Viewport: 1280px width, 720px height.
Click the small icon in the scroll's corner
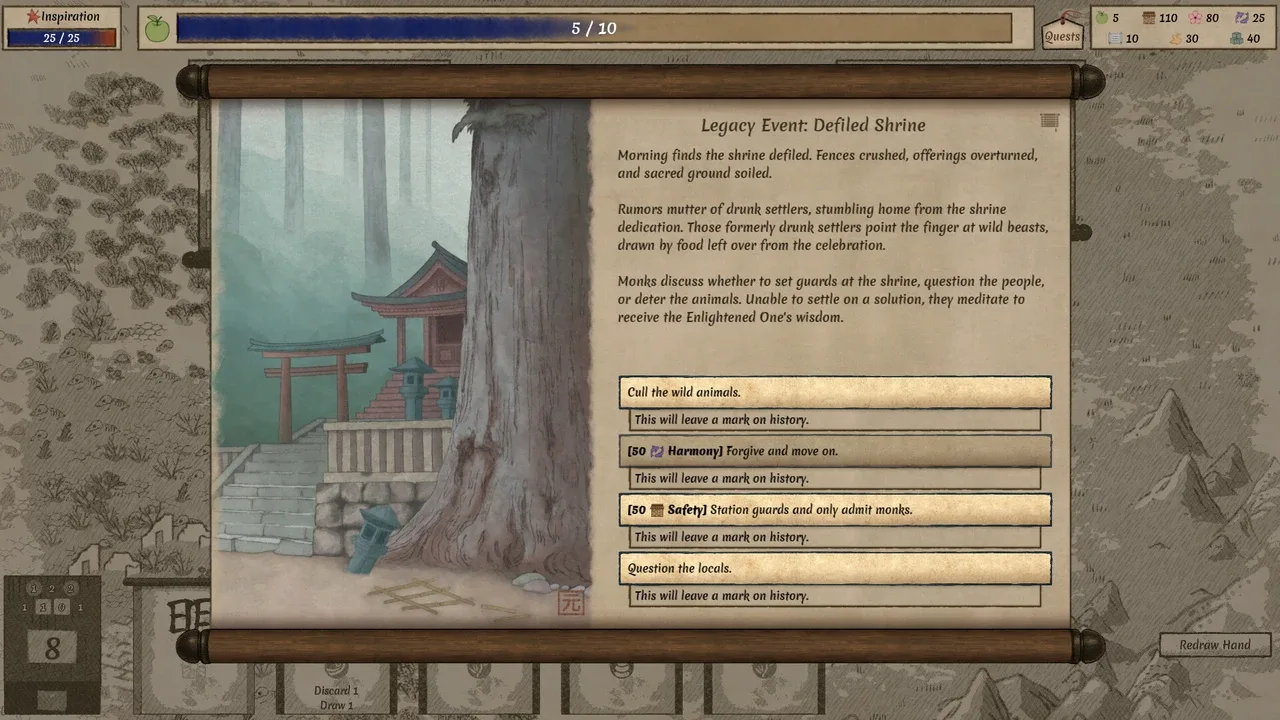point(1049,121)
